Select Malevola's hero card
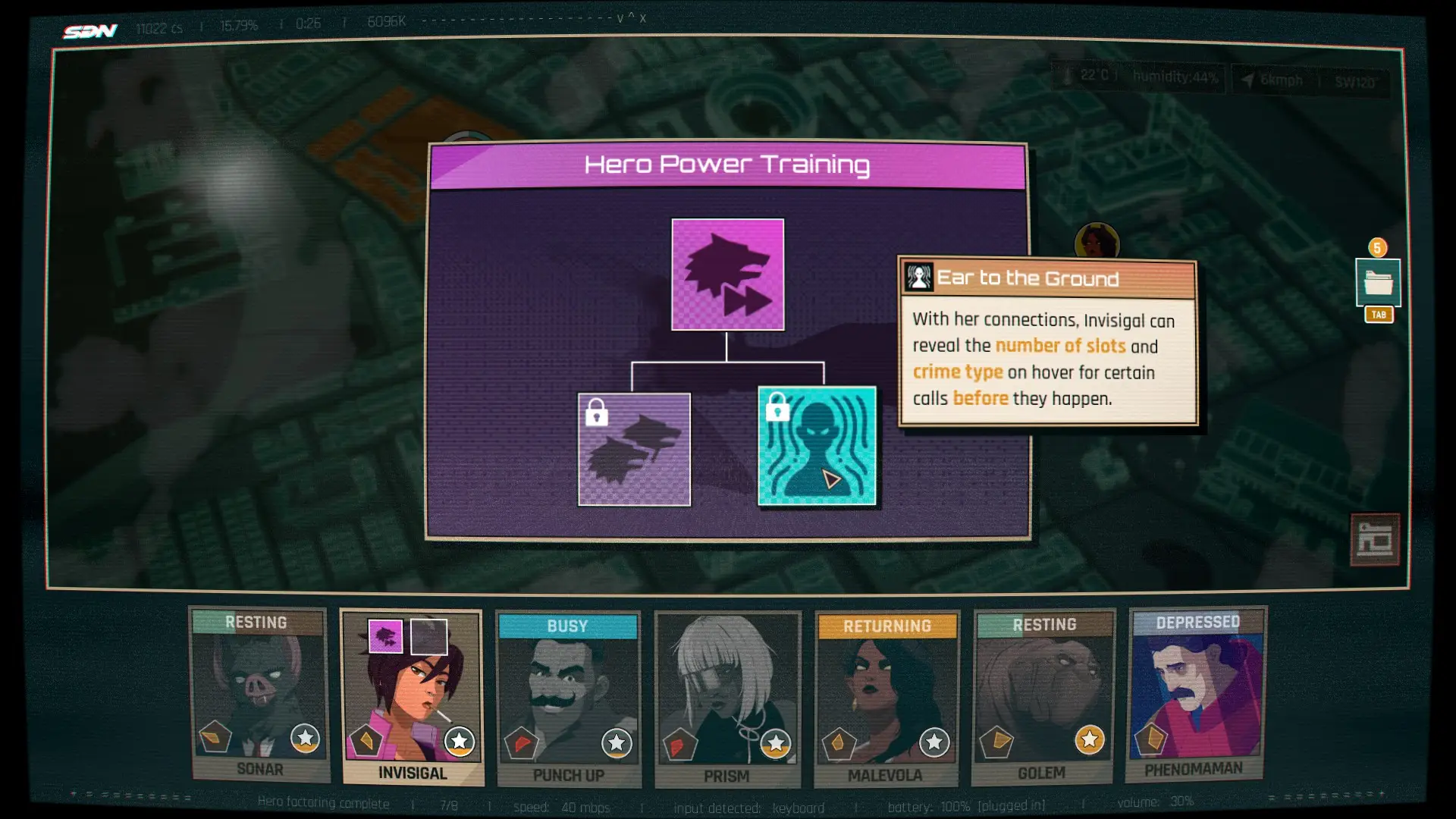The width and height of the screenshot is (1456, 819). pyautogui.click(x=886, y=698)
